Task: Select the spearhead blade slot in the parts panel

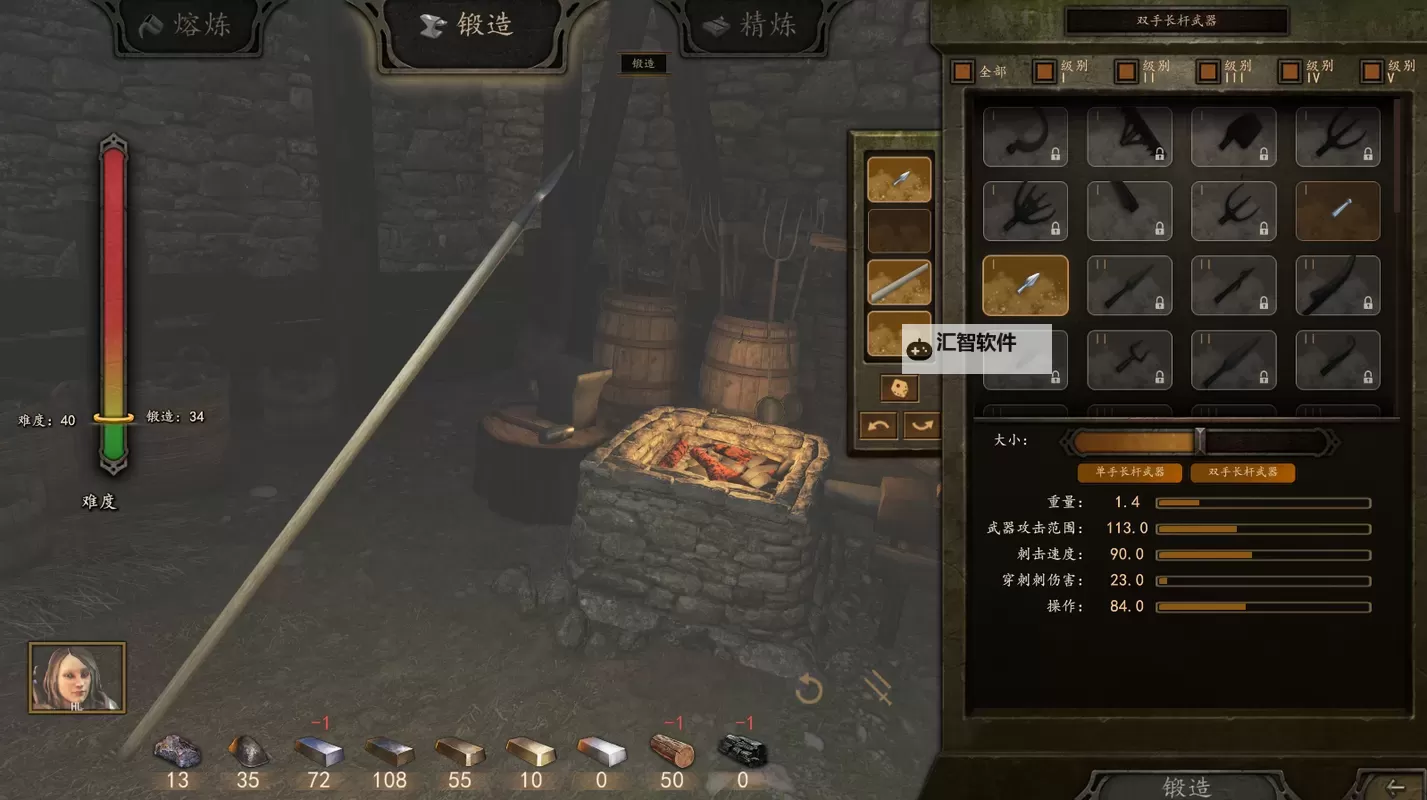Action: click(899, 178)
